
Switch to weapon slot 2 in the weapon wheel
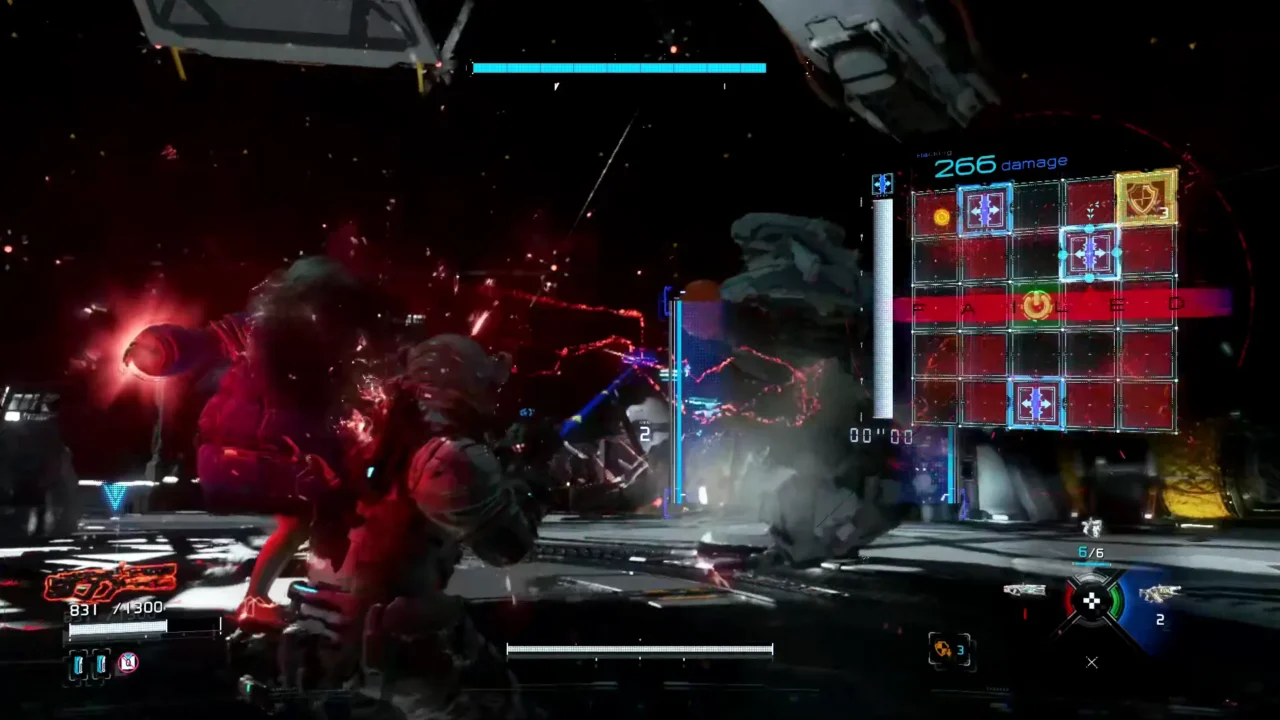click(1159, 594)
